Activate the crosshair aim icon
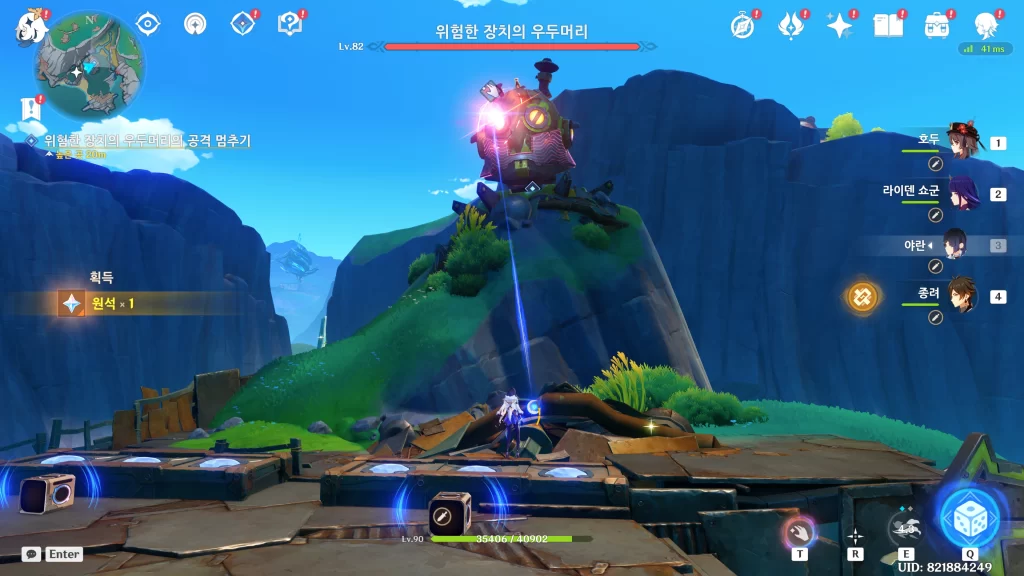Image resolution: width=1024 pixels, height=576 pixels. (855, 536)
